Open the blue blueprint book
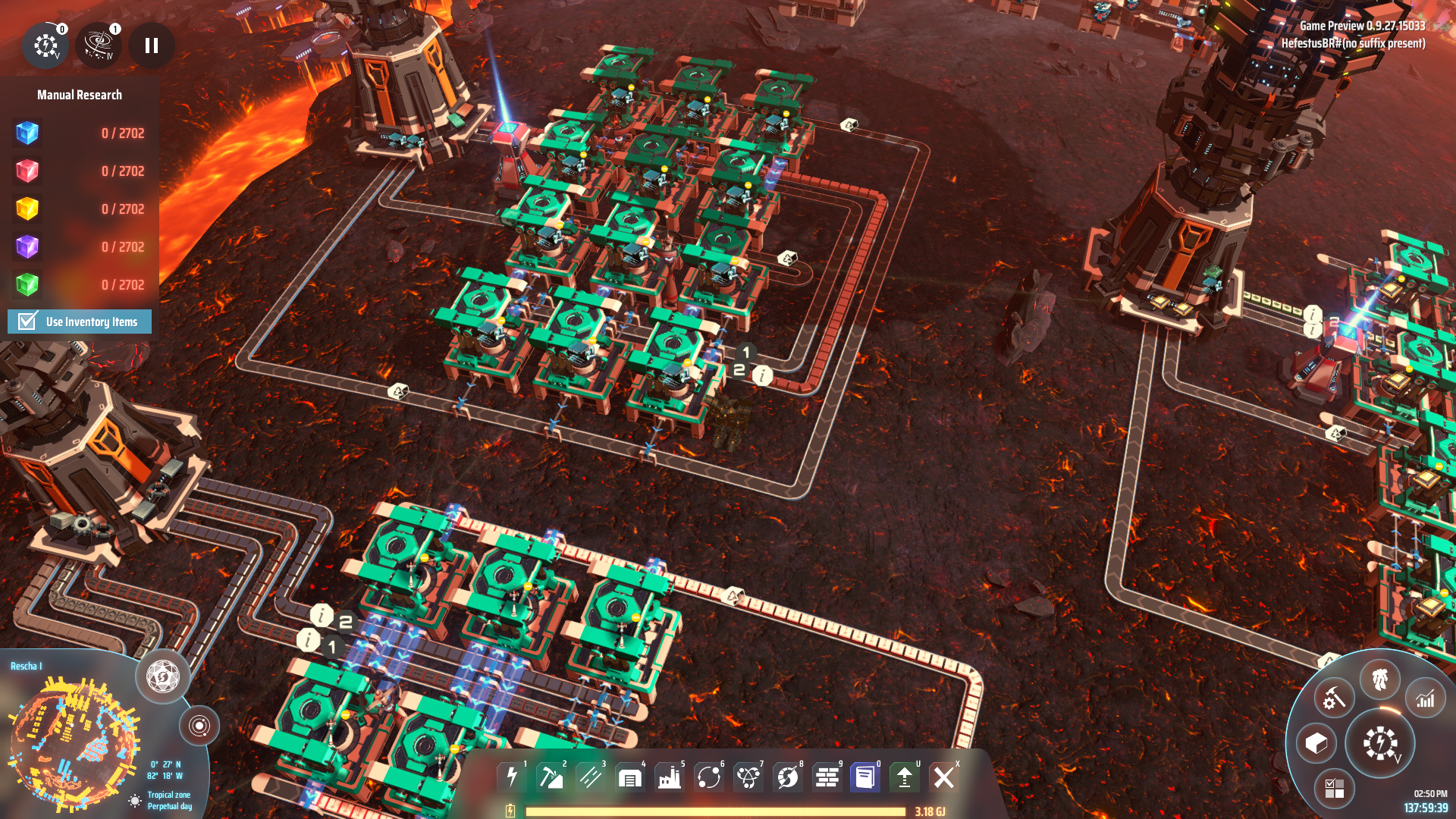Viewport: 1456px width, 819px height. tap(864, 777)
